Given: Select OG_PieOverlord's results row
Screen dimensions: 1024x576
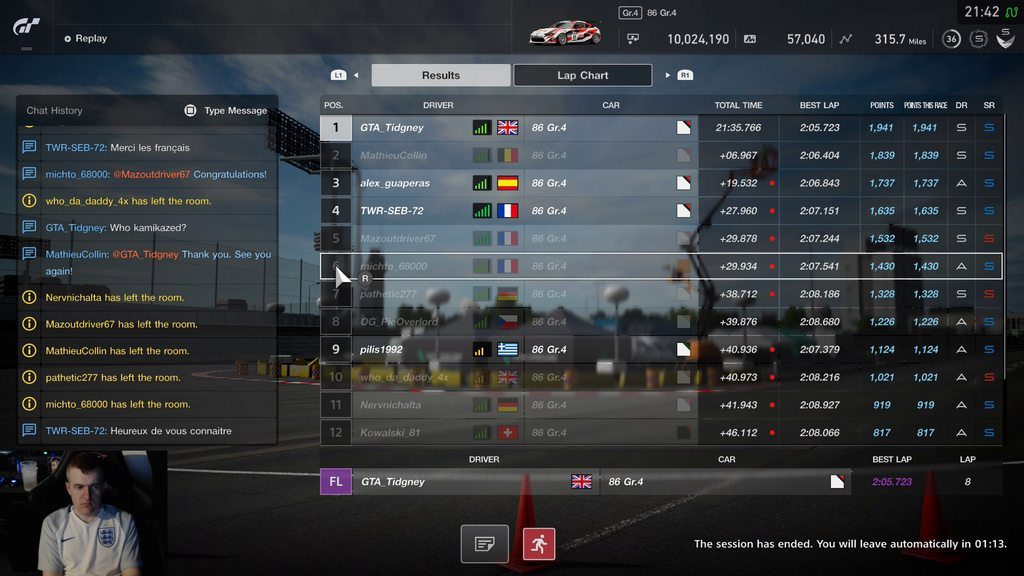Looking at the screenshot, I should 660,322.
